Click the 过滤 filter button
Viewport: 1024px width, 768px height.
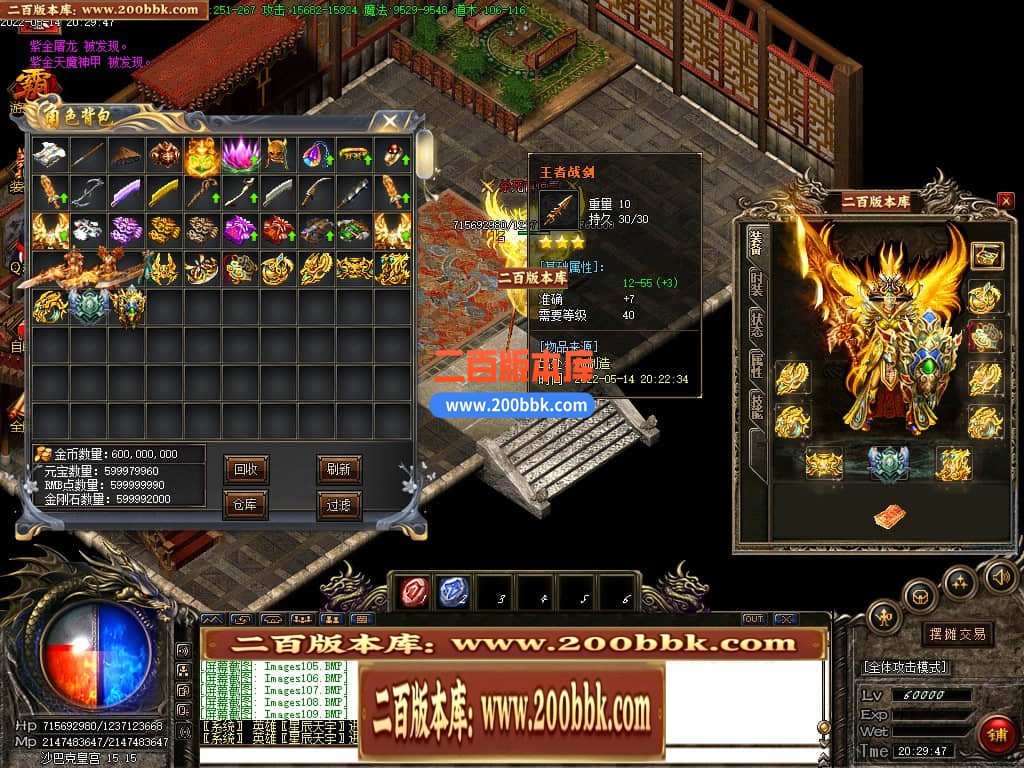click(339, 505)
